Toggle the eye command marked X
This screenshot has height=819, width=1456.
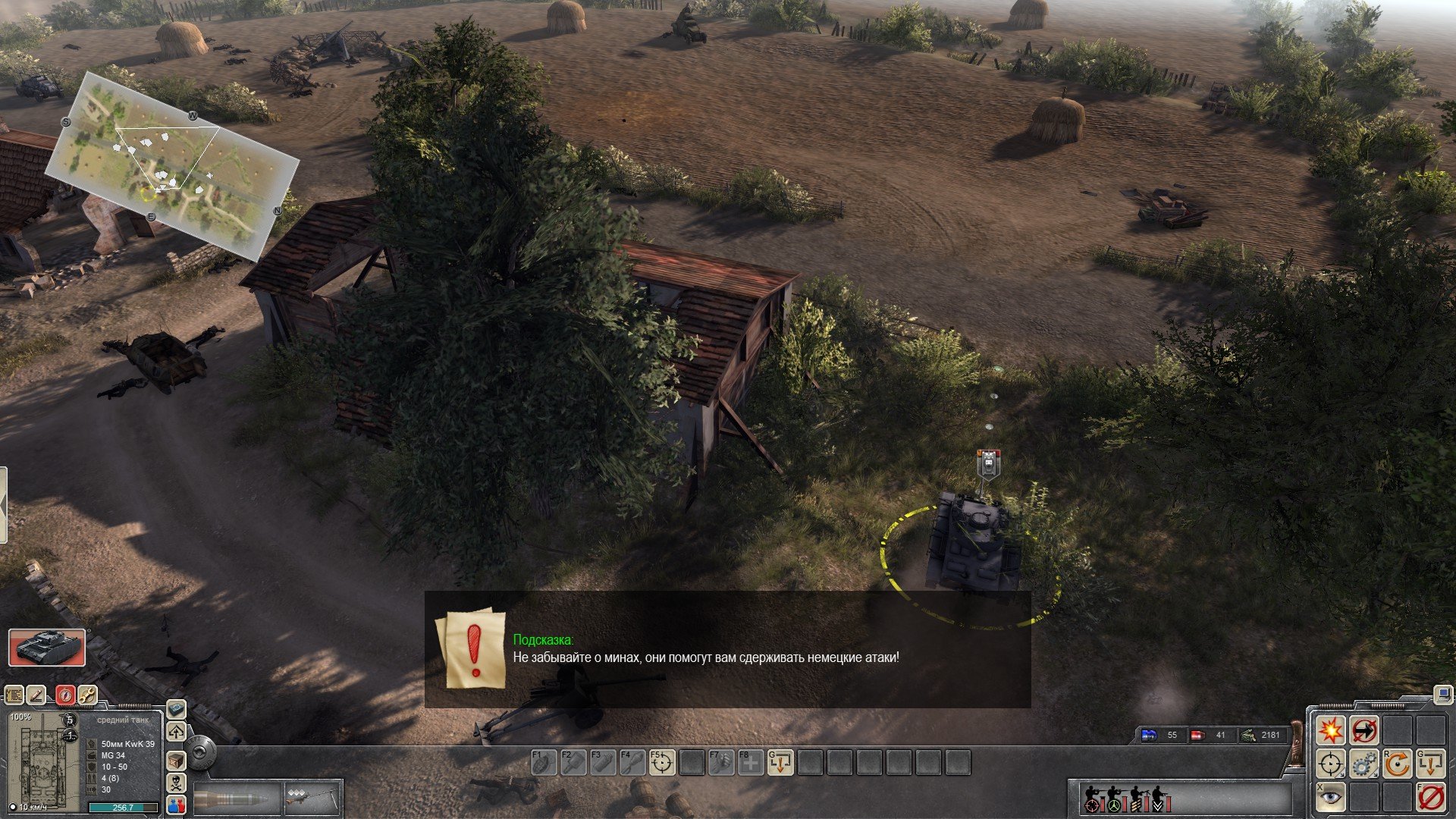click(x=1330, y=797)
